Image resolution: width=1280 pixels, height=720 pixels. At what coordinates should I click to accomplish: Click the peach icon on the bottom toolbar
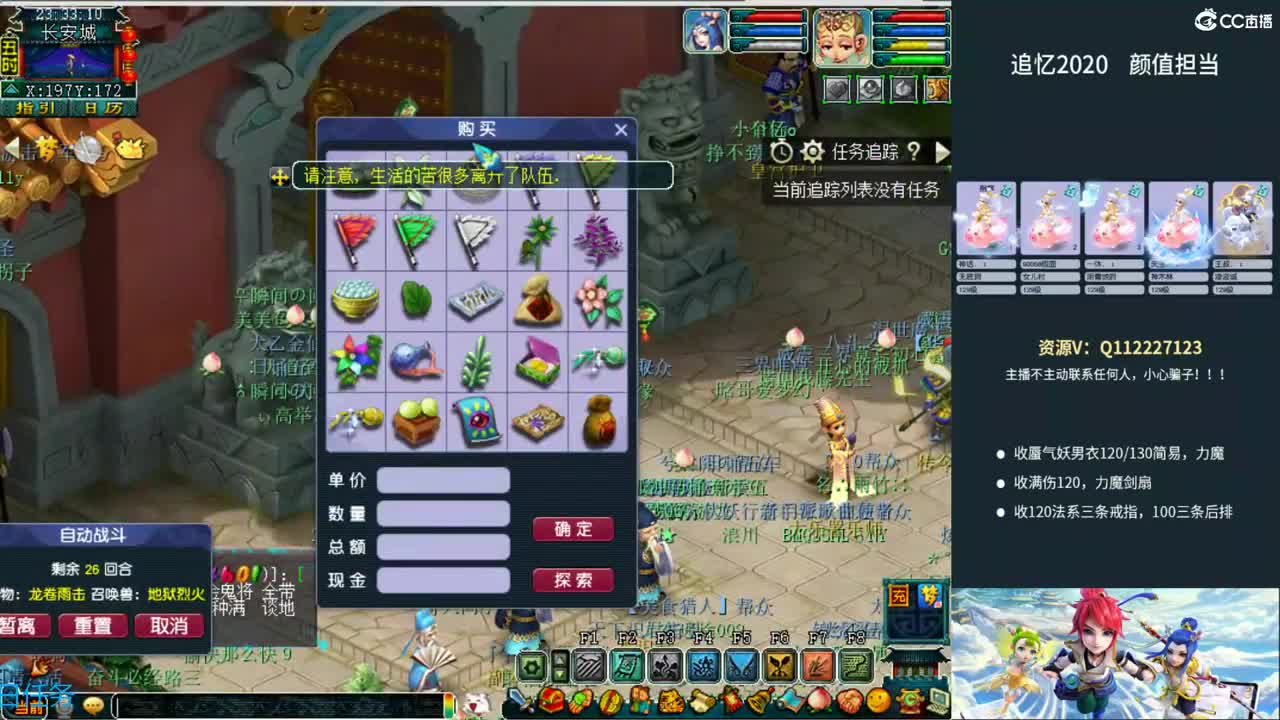pos(819,700)
